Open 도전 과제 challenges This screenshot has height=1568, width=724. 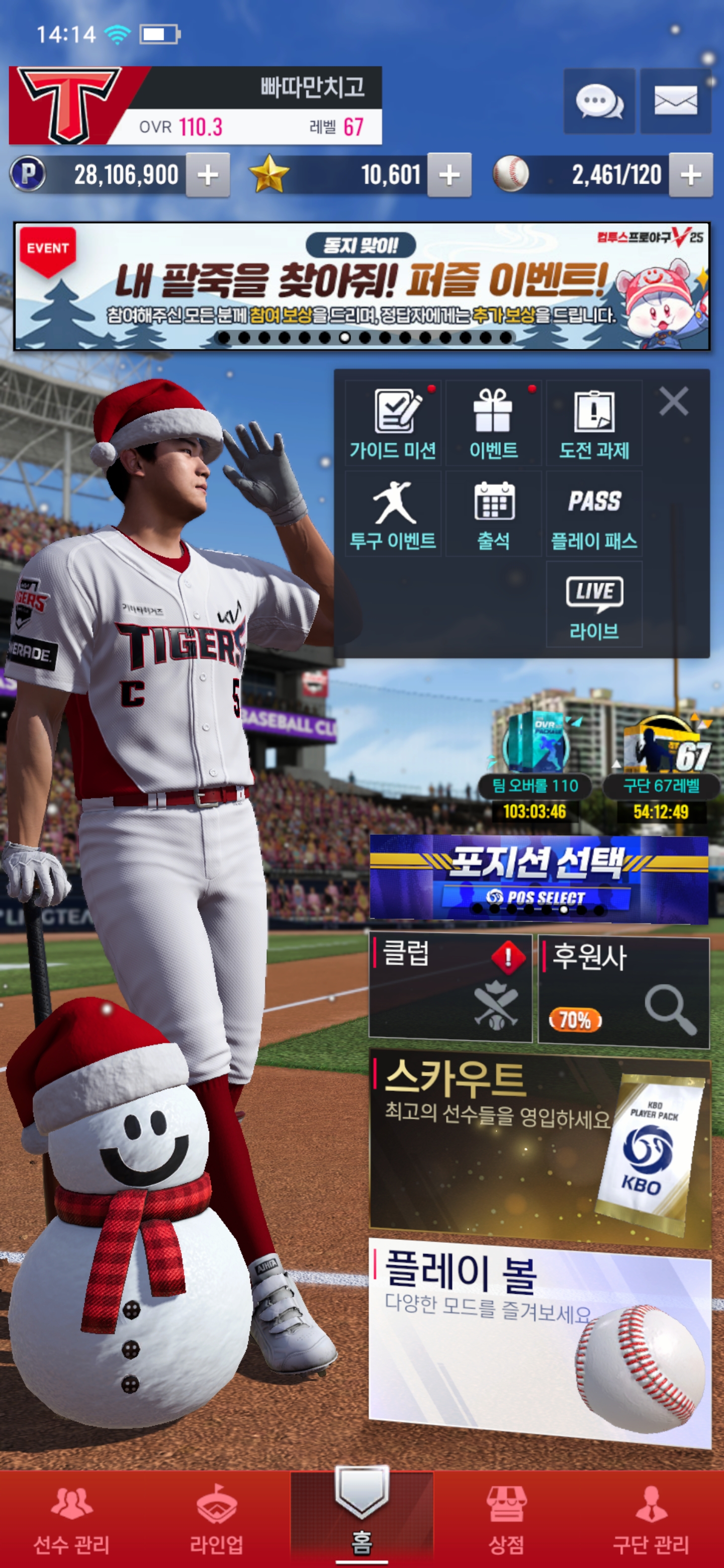594,424
